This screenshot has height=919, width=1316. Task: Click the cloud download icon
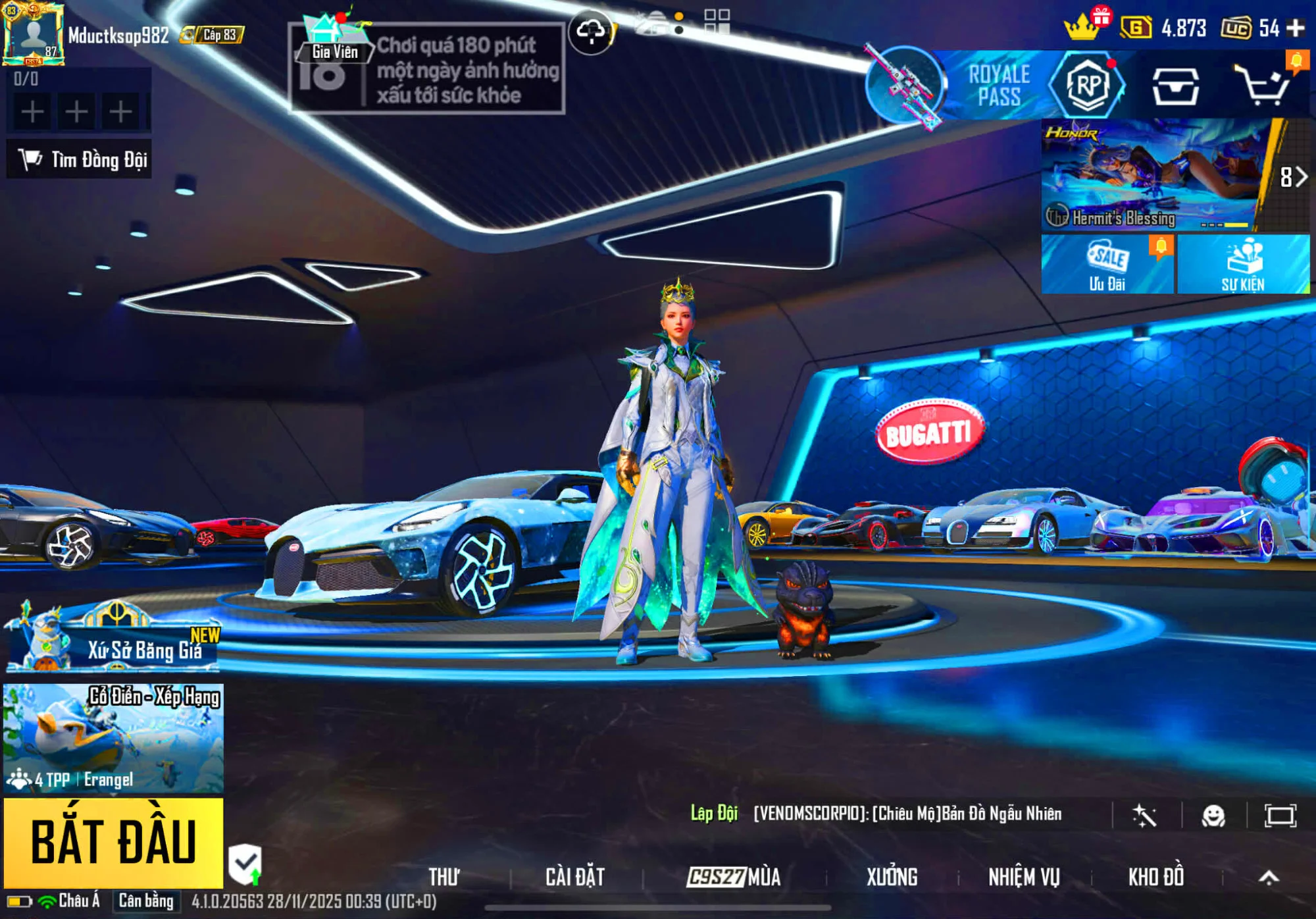click(590, 31)
